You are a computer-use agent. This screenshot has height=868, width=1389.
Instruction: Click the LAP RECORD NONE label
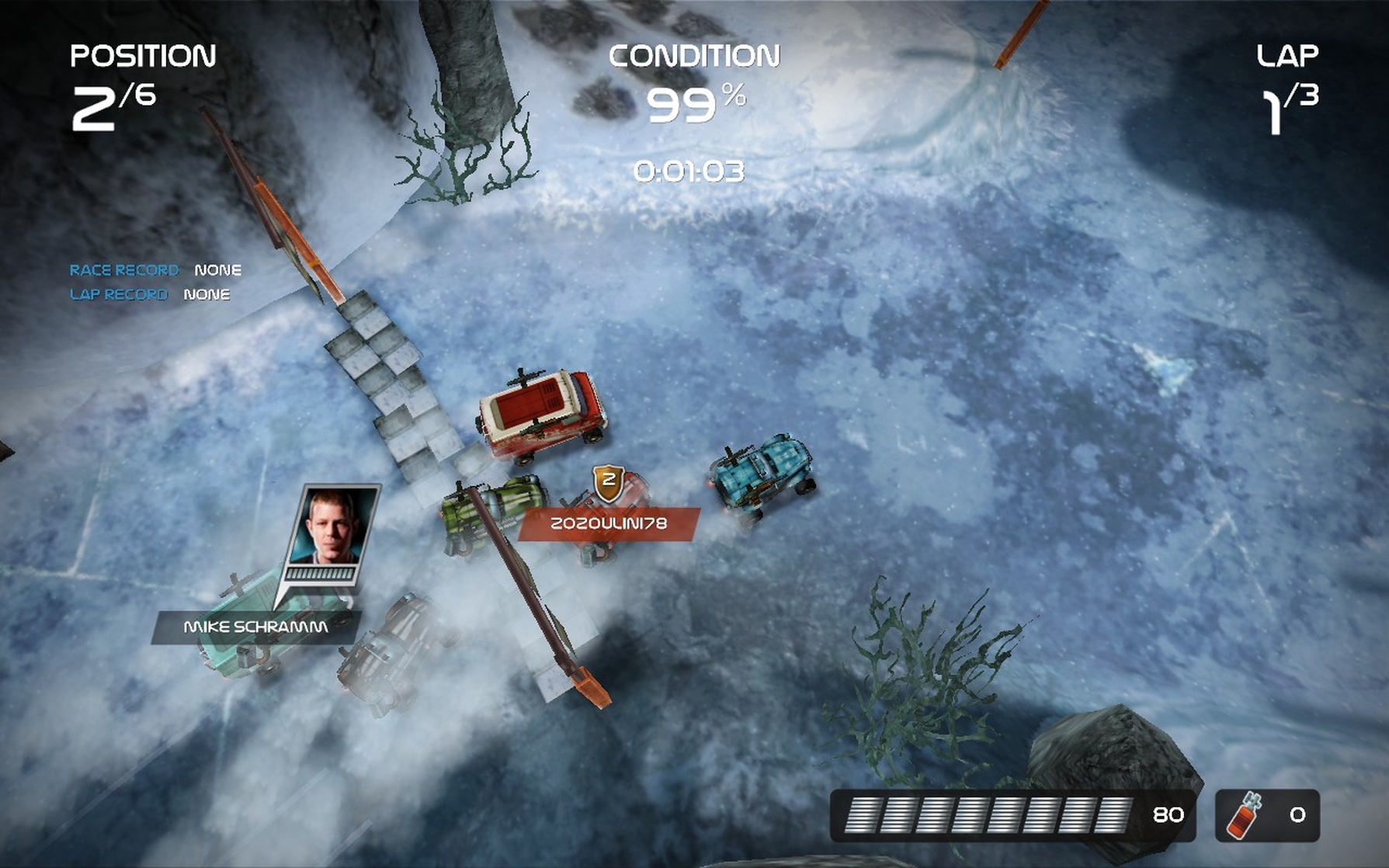206,294
